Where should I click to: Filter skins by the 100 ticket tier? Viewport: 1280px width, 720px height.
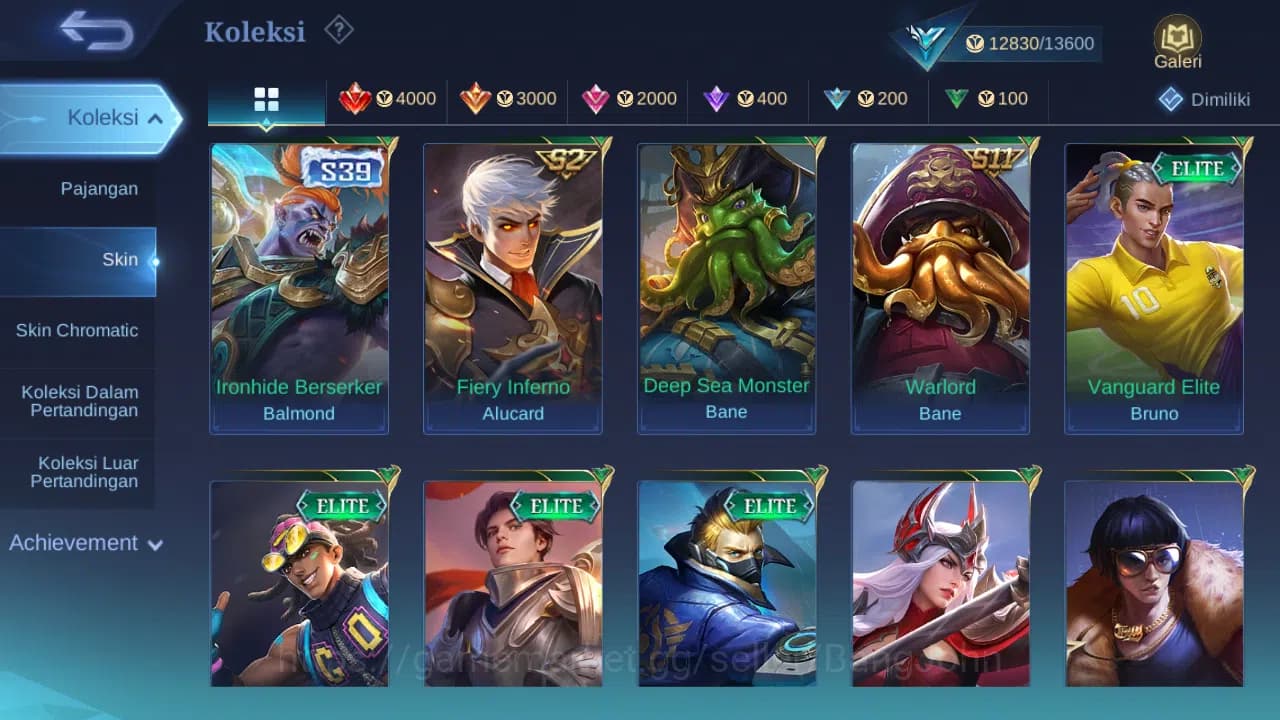987,98
